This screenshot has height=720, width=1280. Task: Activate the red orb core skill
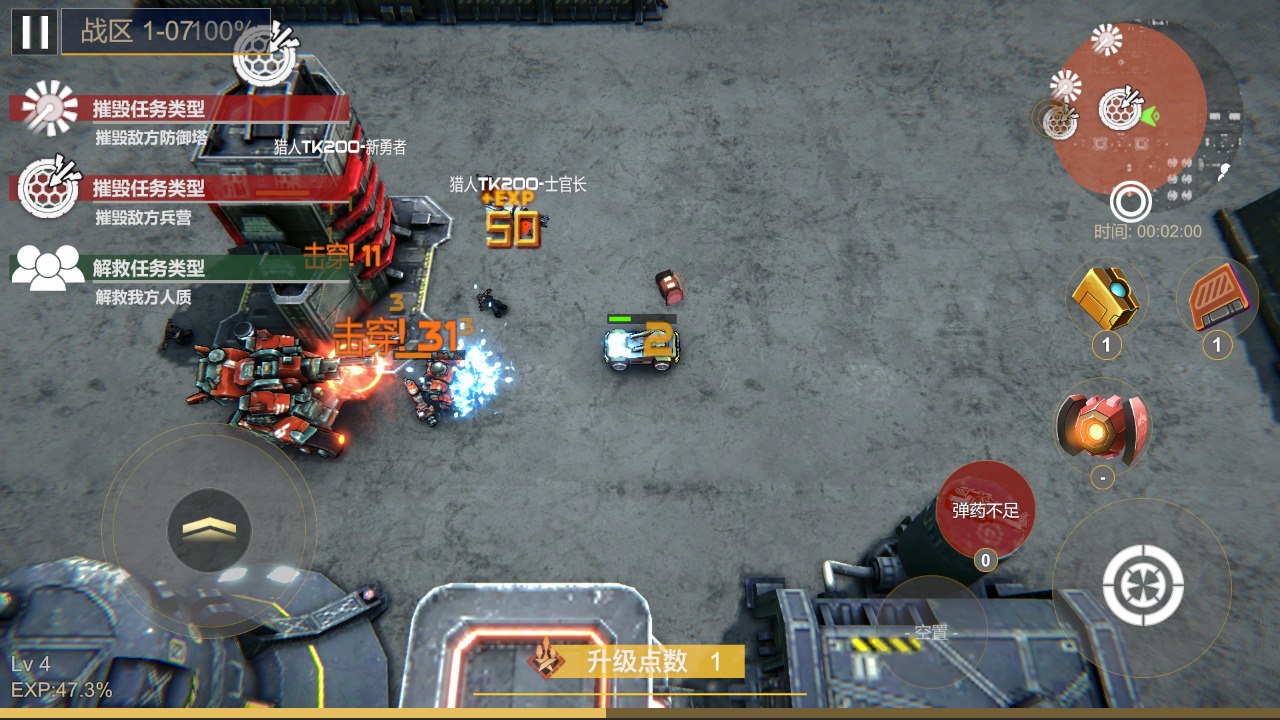[1102, 427]
